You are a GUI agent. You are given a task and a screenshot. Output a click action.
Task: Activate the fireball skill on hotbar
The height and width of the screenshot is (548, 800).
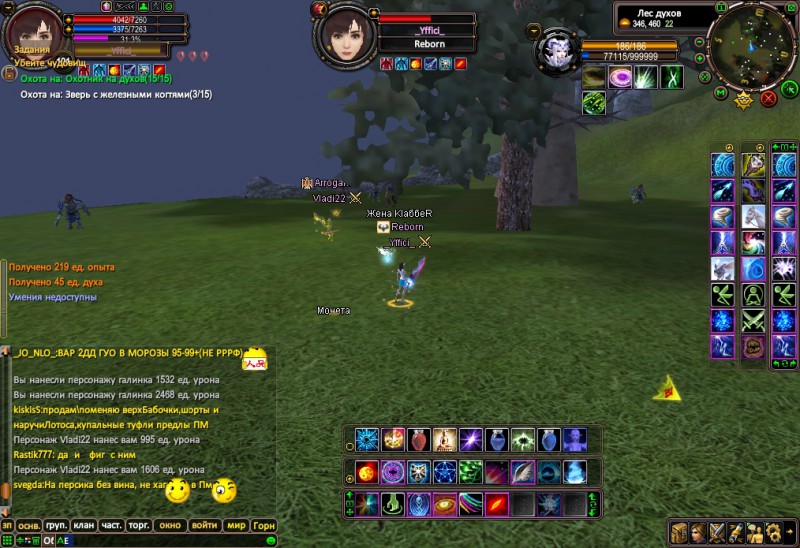pos(367,472)
